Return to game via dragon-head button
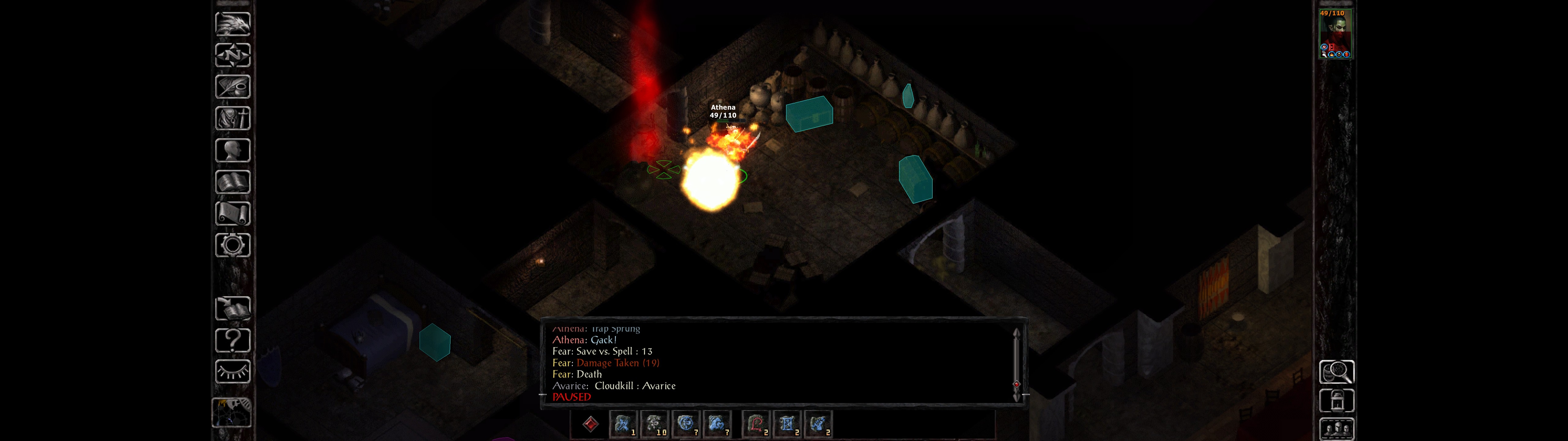The image size is (1568, 441). pos(232,24)
